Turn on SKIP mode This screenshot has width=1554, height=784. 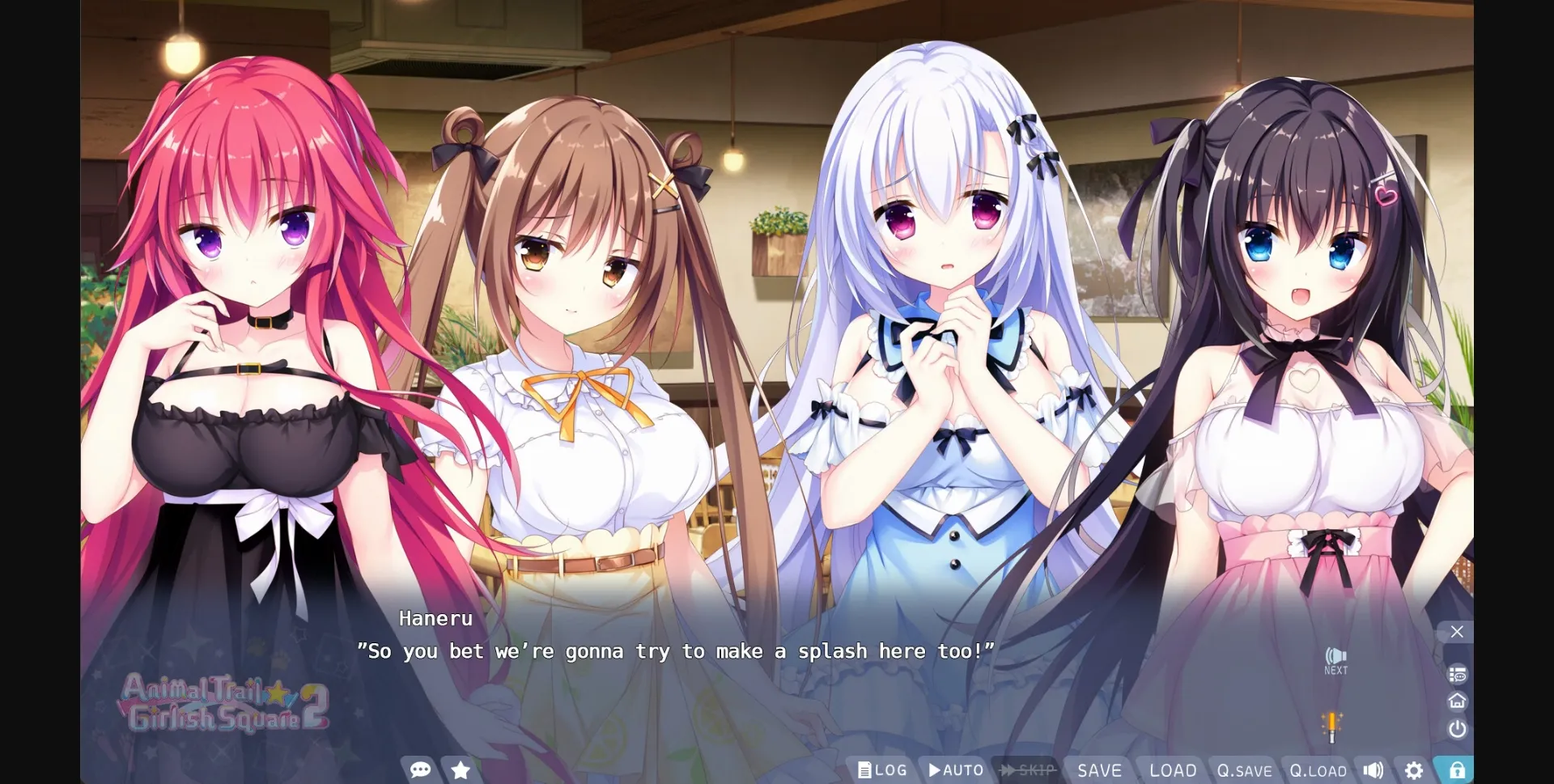[1028, 770]
